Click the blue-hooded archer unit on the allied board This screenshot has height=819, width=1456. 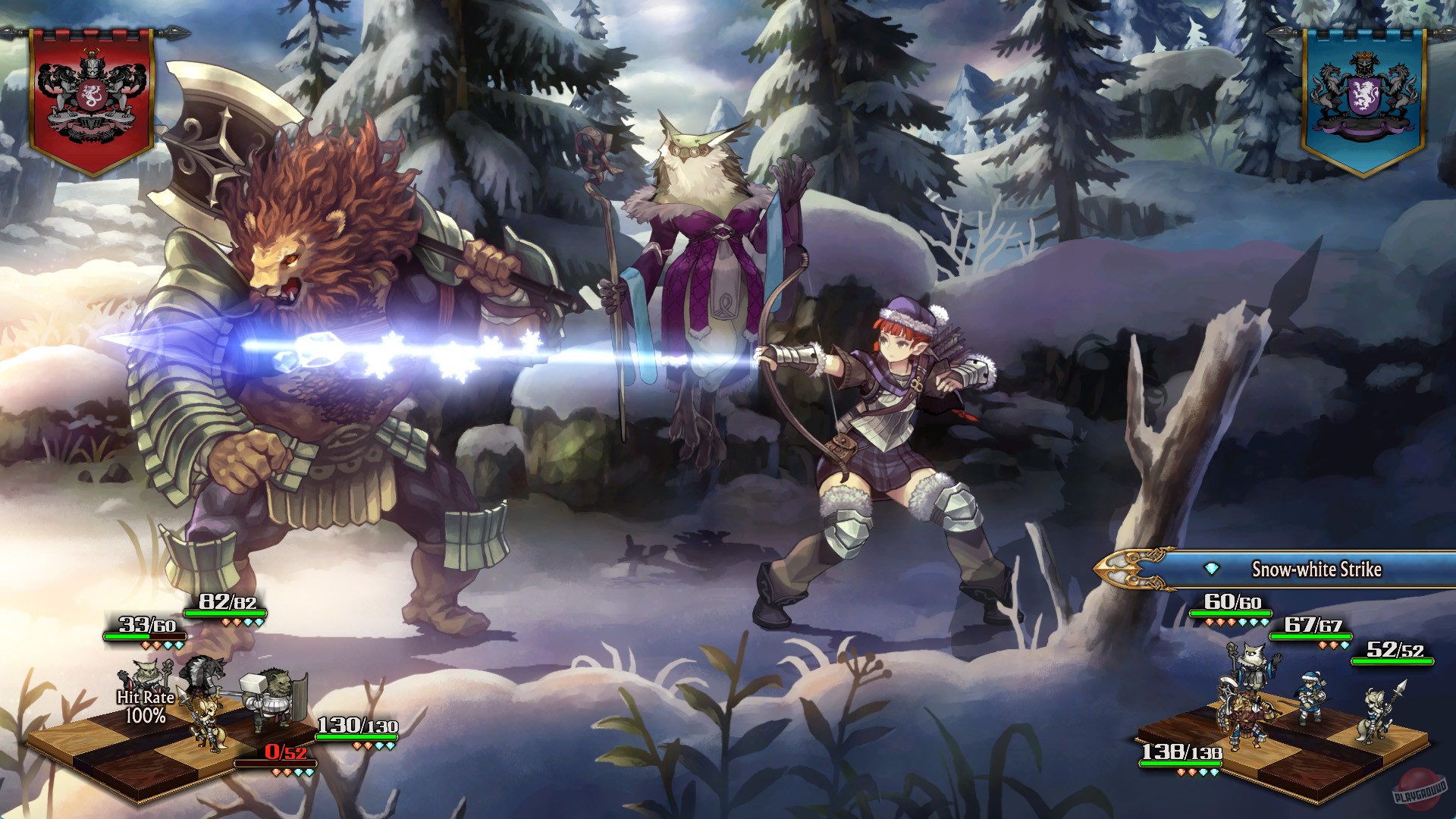[1310, 698]
